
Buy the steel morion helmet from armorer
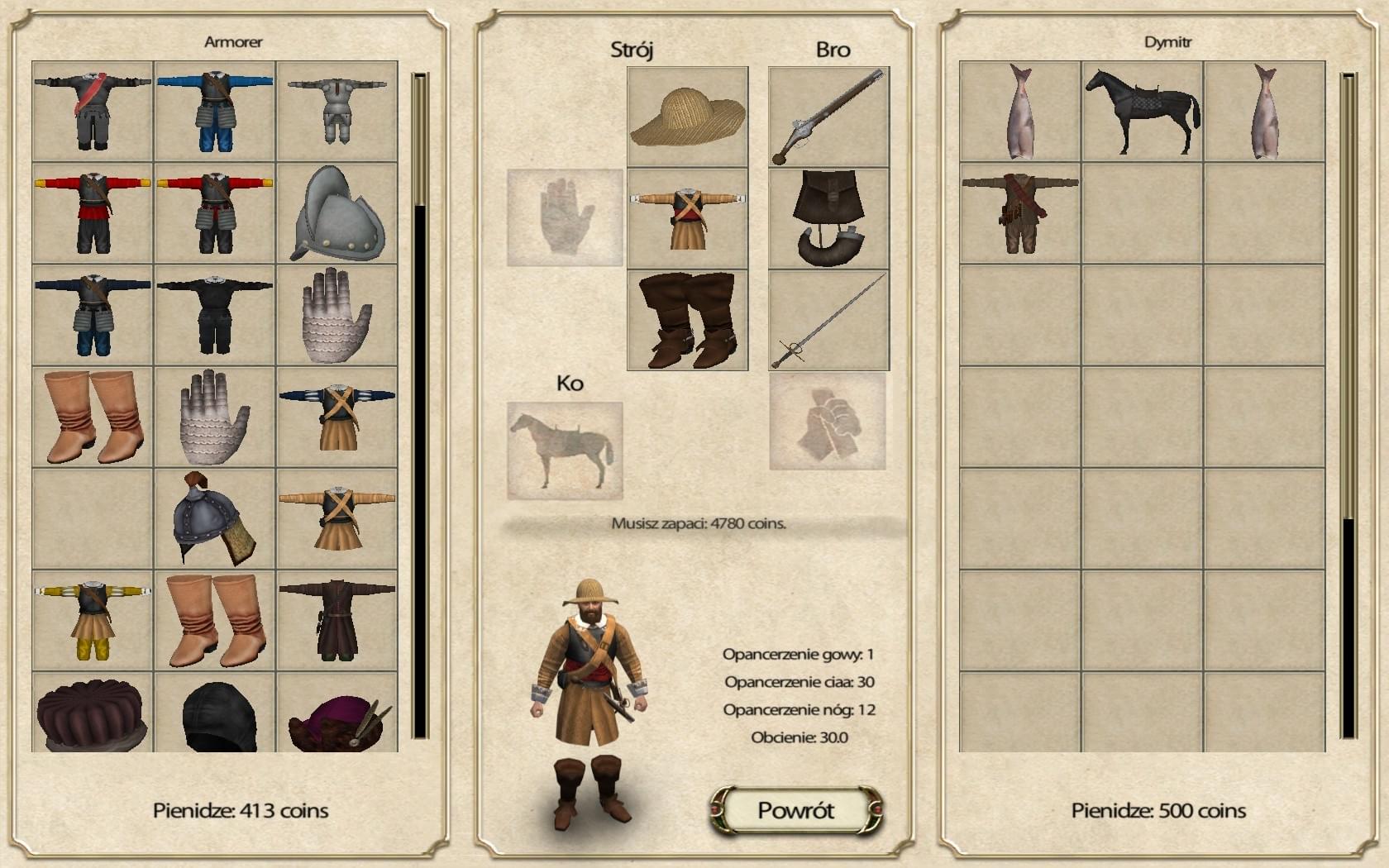(x=337, y=213)
